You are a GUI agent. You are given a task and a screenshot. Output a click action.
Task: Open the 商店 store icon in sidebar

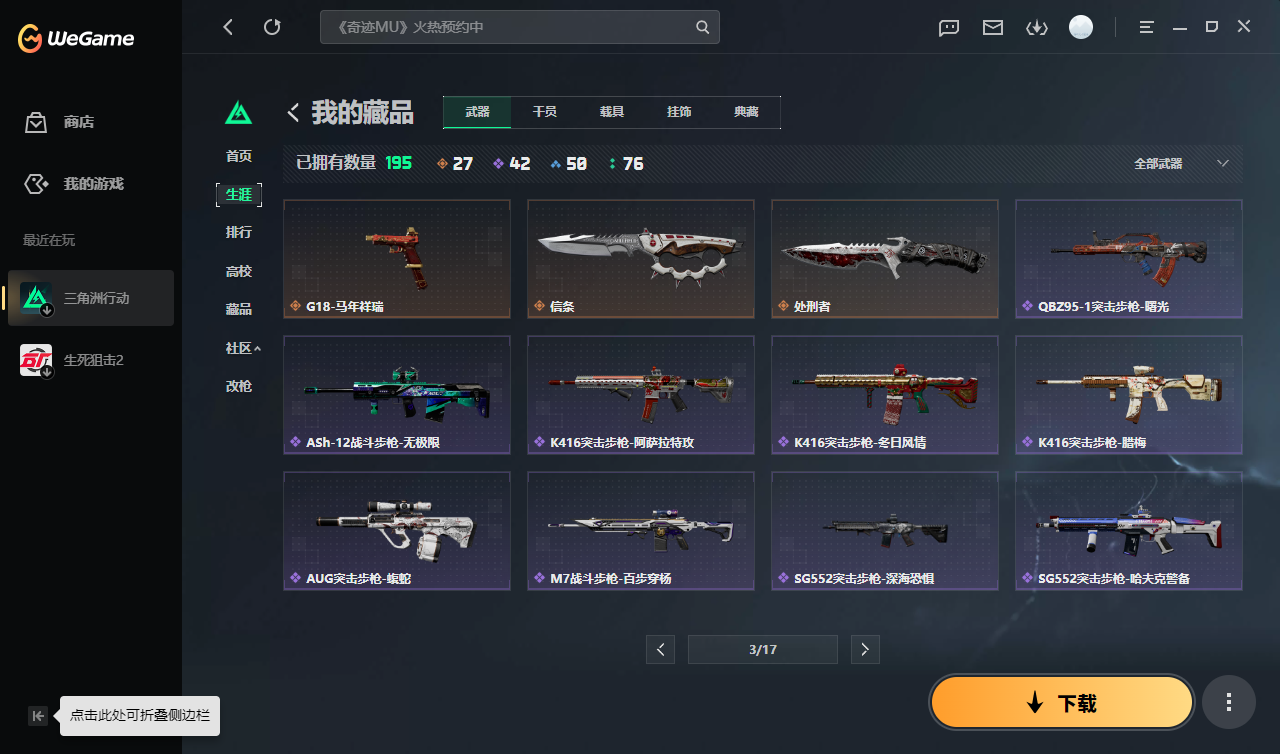(x=35, y=121)
